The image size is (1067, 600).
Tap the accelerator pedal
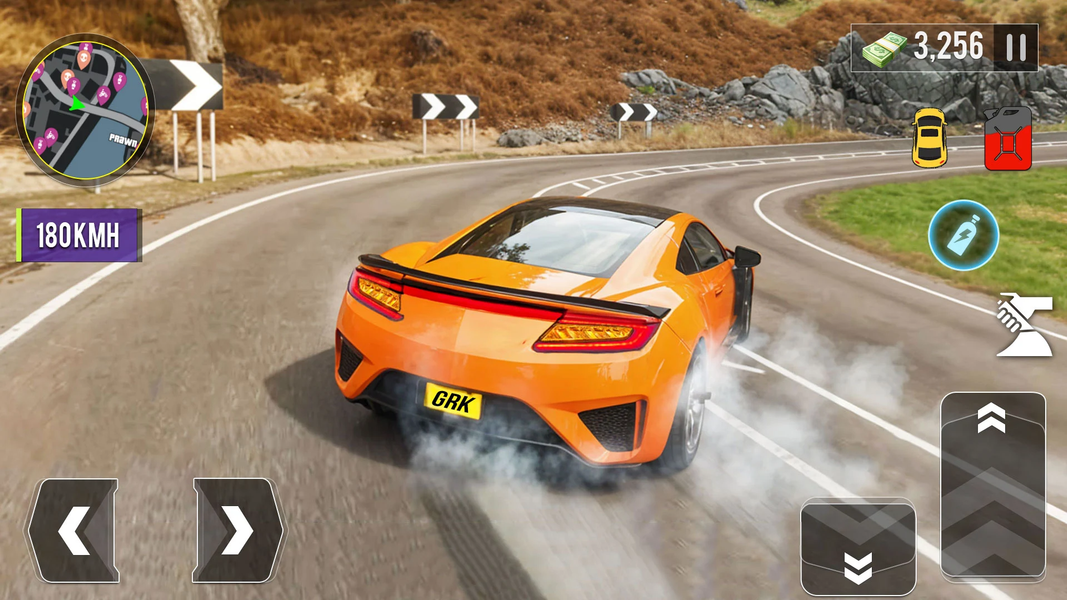992,485
